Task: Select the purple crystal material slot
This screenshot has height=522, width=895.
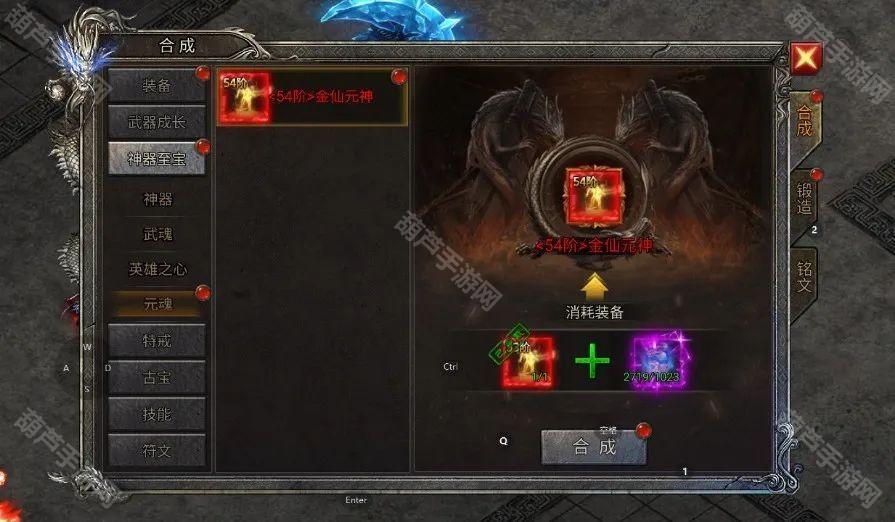Action: tap(657, 361)
